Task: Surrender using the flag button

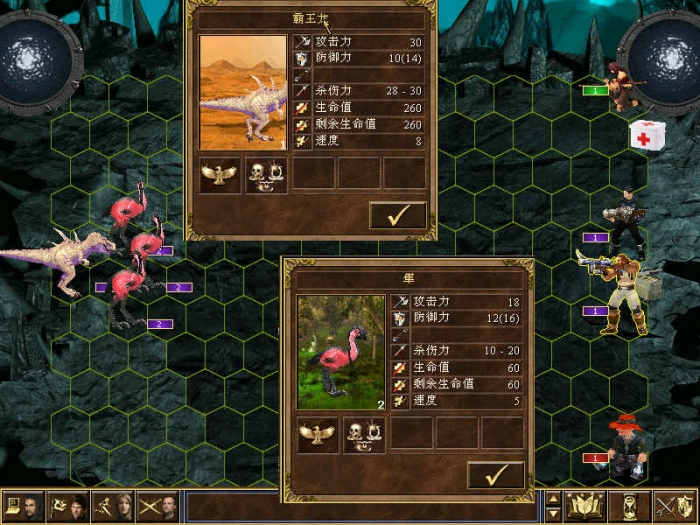Action: click(69, 507)
